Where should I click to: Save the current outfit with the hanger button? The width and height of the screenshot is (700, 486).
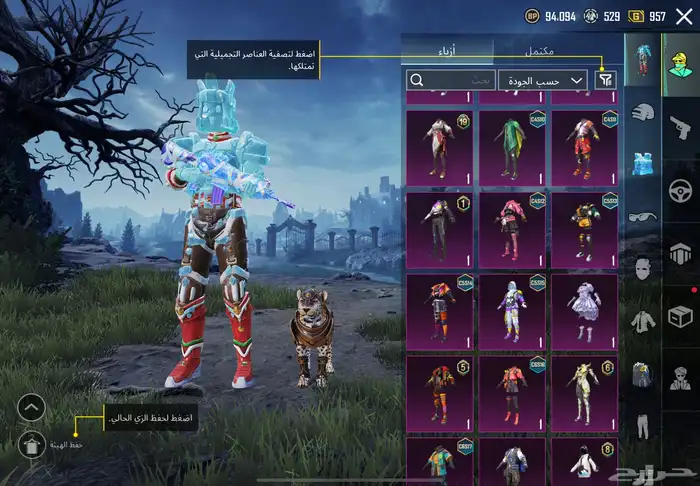pyautogui.click(x=32, y=445)
